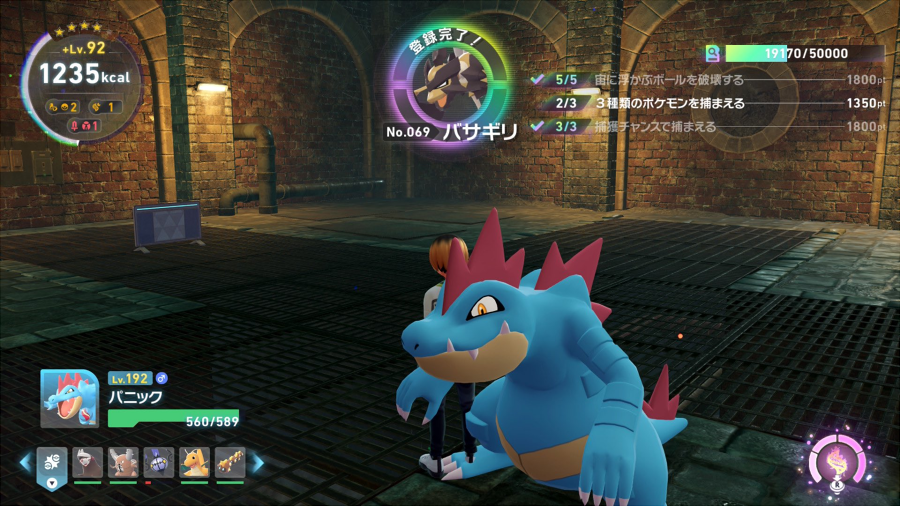Select the orange segmented Pokémon party slot
This screenshot has height=506, width=900.
tap(230, 462)
